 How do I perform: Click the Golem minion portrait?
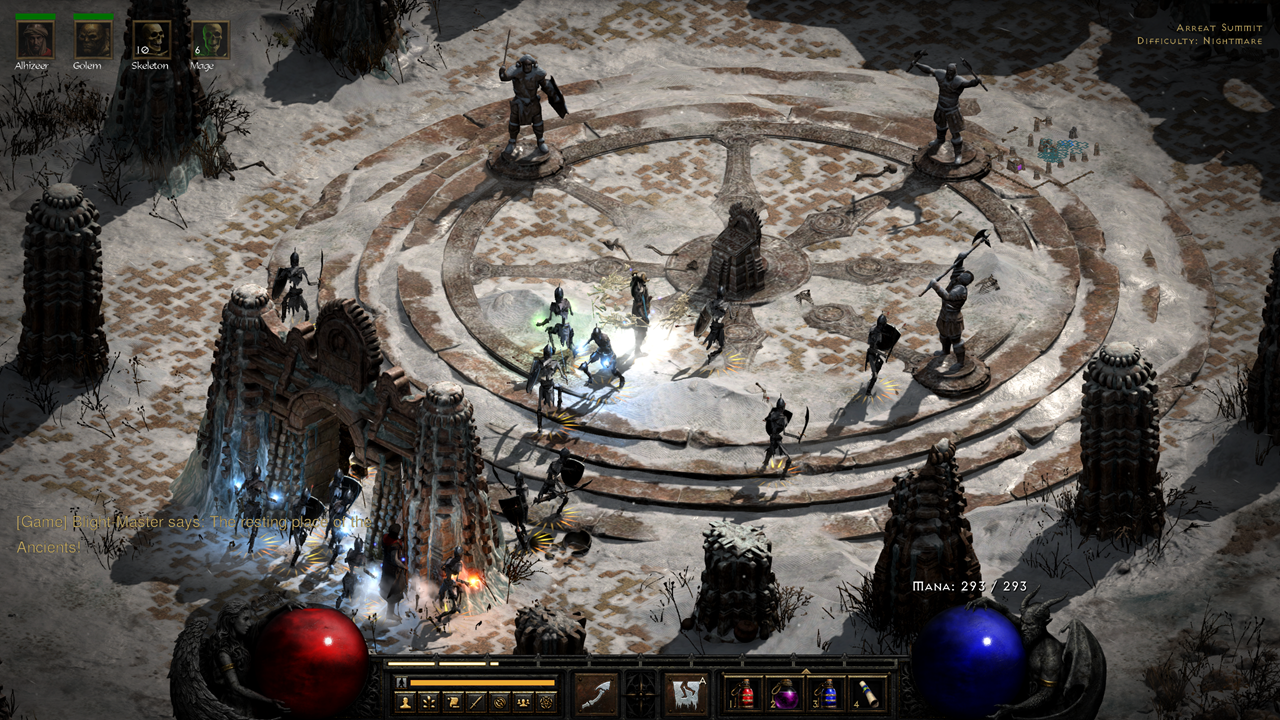[x=93, y=40]
